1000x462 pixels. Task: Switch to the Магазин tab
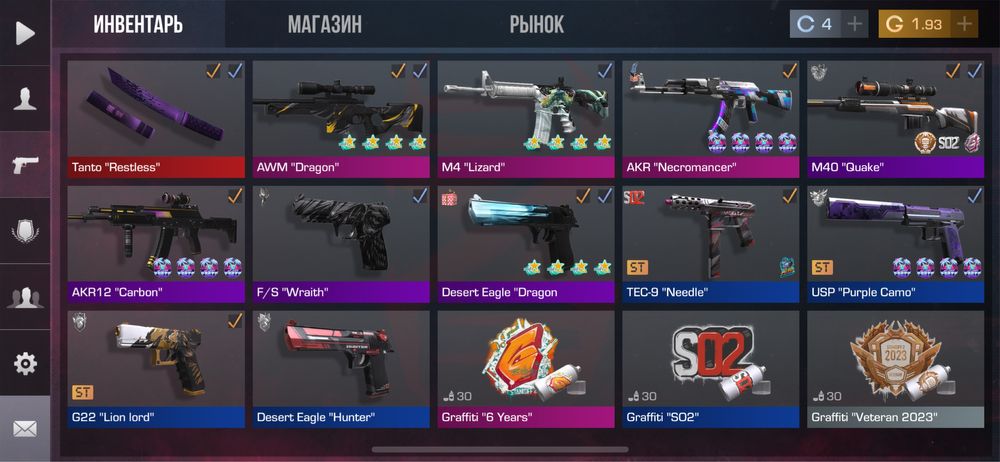coord(325,24)
